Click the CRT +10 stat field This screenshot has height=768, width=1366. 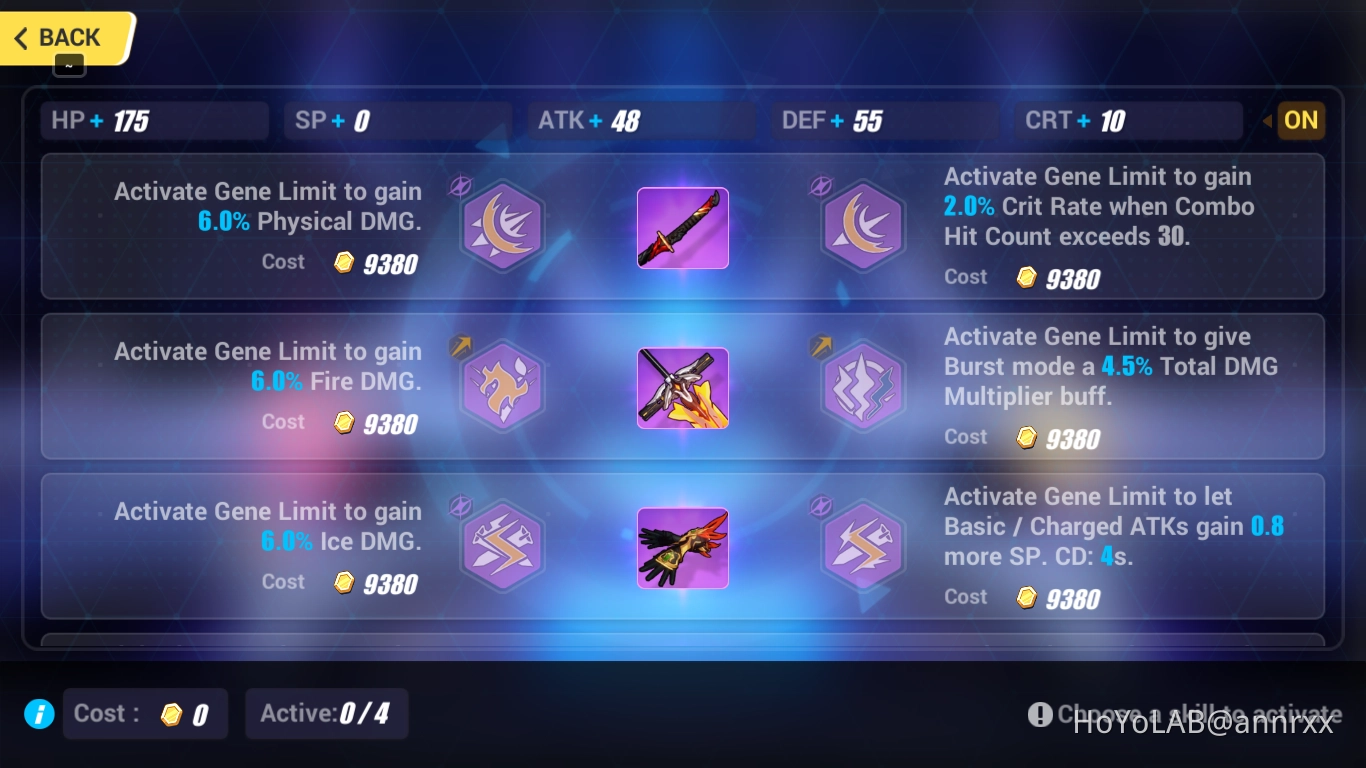pyautogui.click(x=1128, y=120)
